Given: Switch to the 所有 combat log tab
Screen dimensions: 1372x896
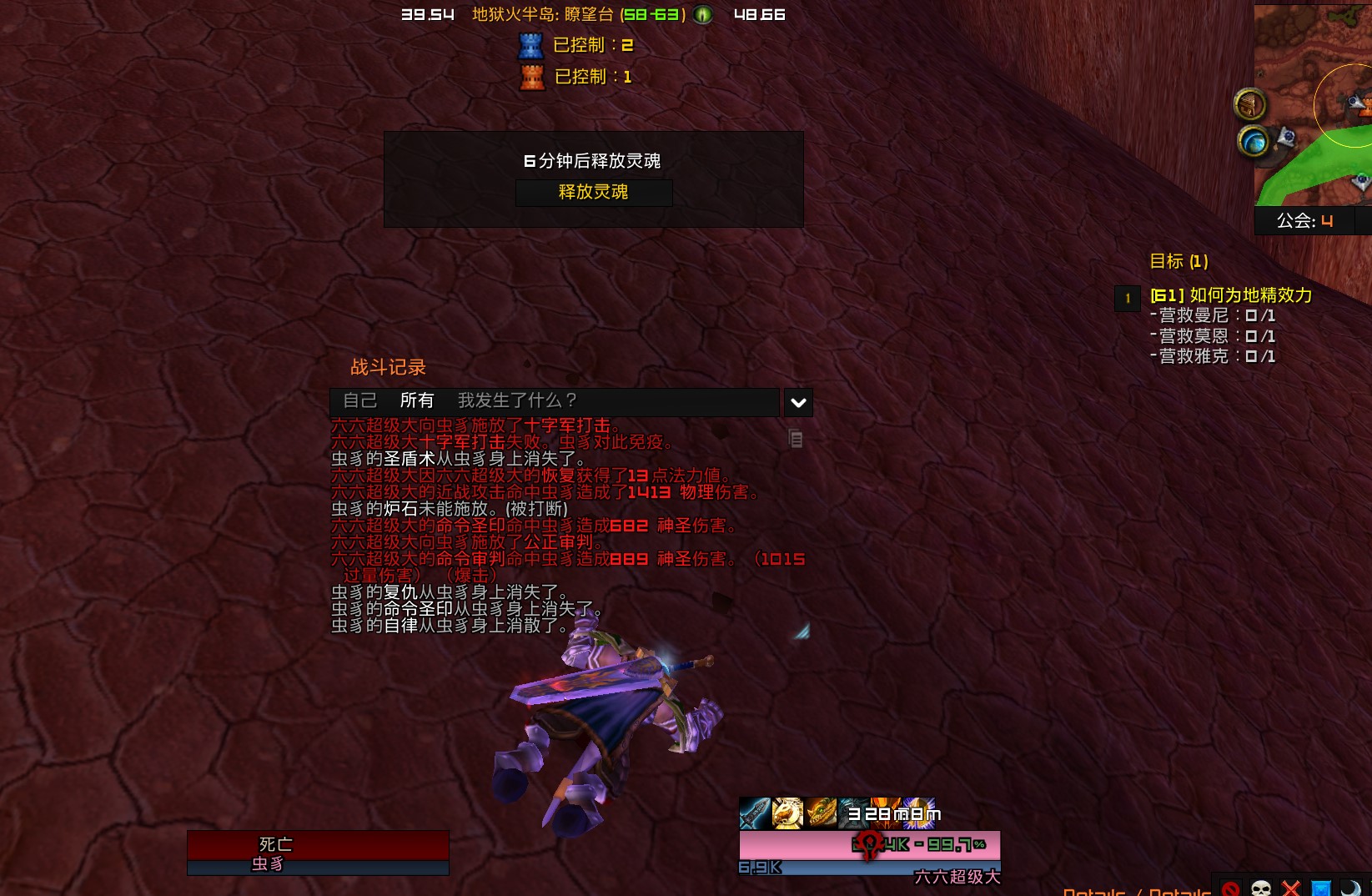Looking at the screenshot, I should click(x=415, y=400).
